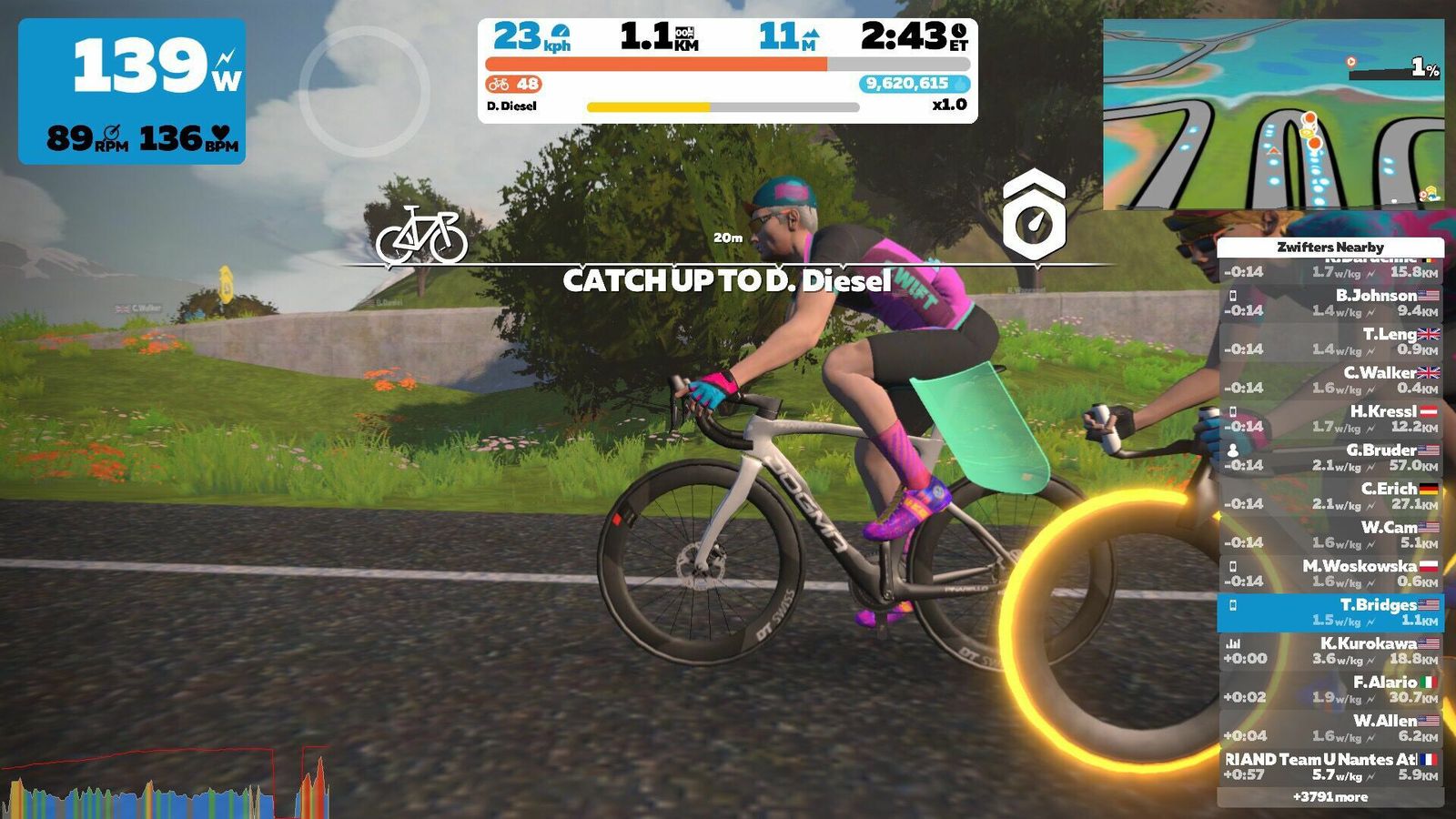Select W.Cam rider row
The width and height of the screenshot is (1456, 819).
pos(1330,535)
